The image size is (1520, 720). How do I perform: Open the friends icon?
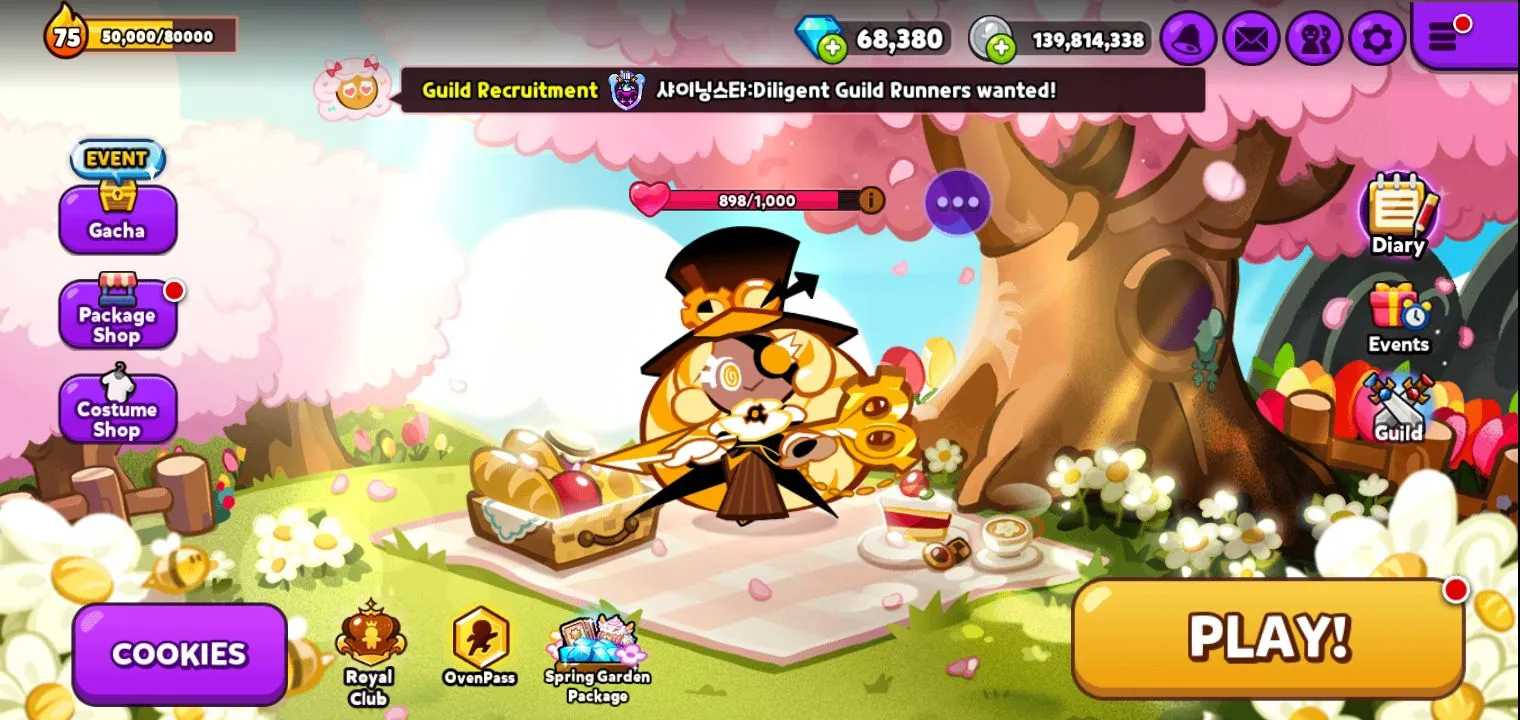pos(1314,39)
